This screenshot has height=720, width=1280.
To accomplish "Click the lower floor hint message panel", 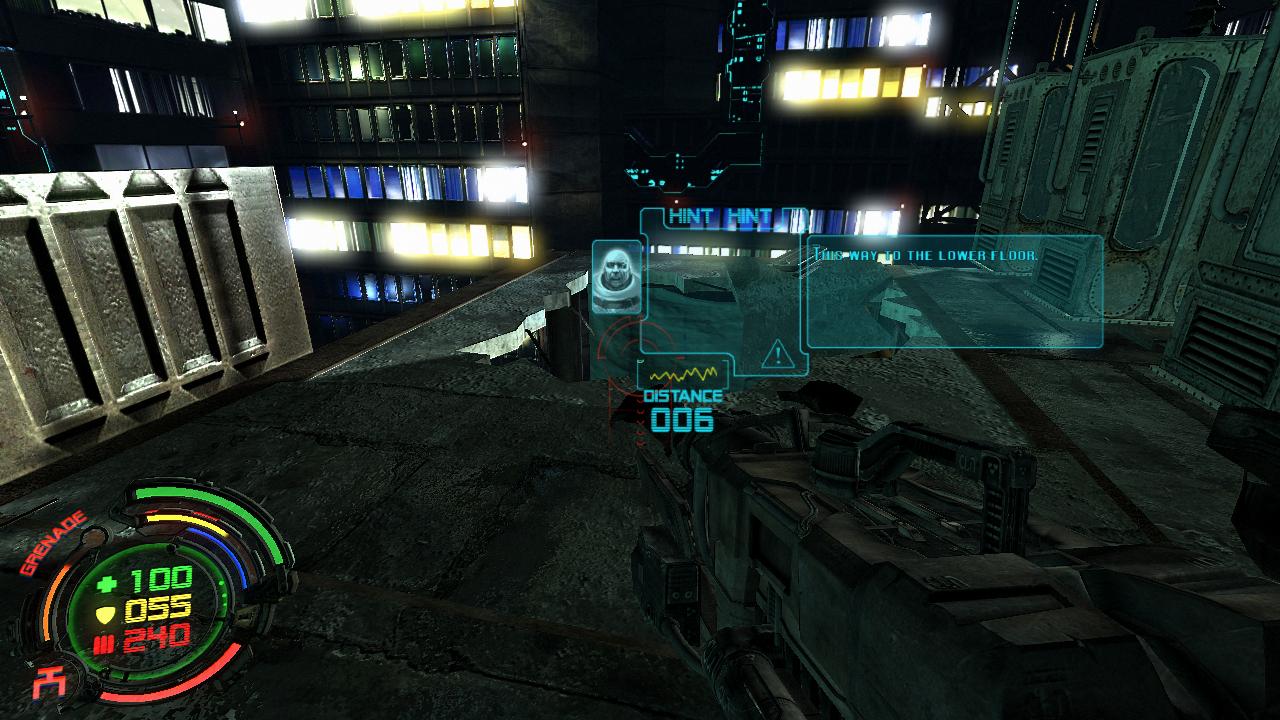I will coord(953,291).
